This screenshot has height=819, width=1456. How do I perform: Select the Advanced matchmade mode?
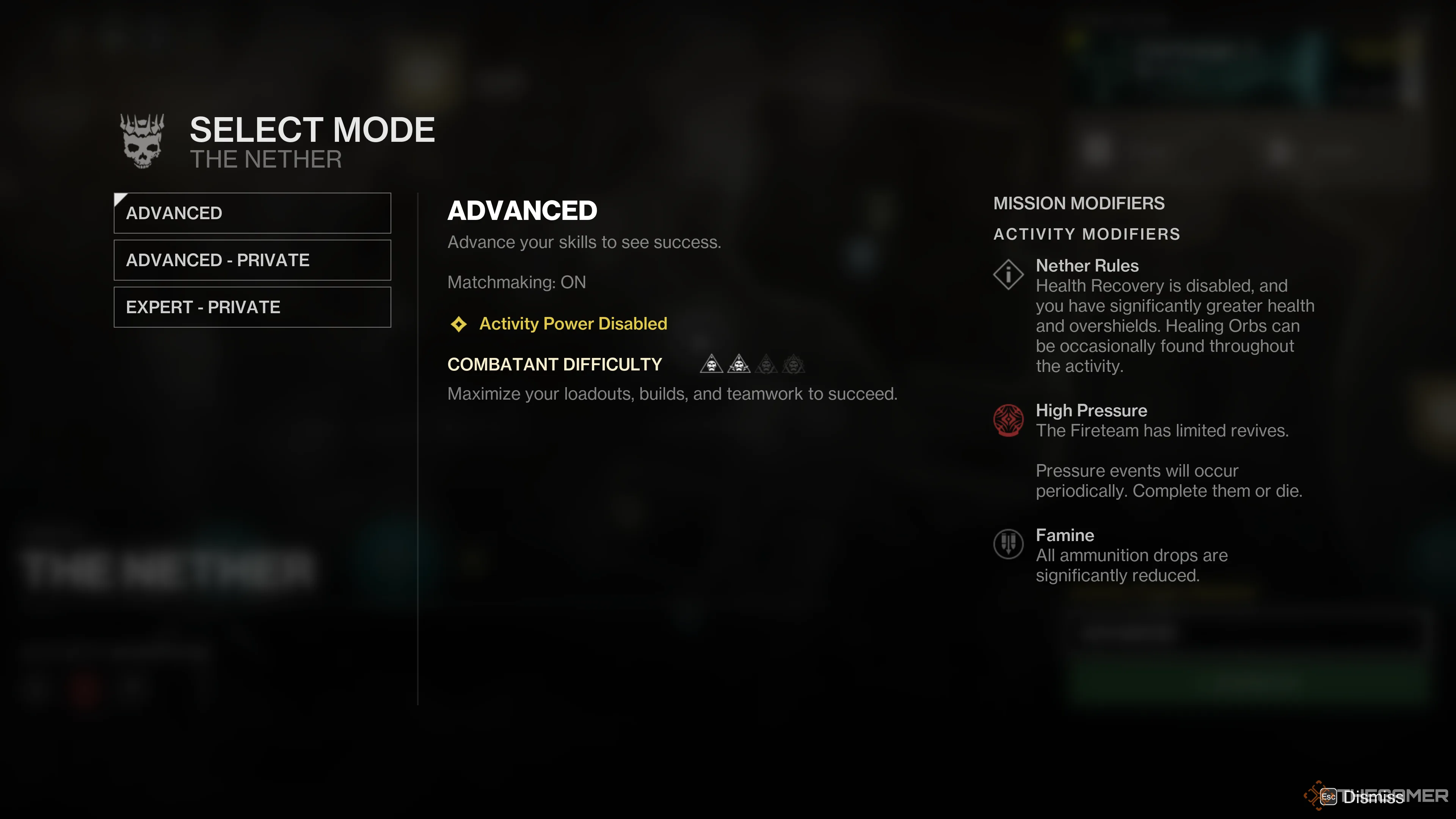(252, 213)
